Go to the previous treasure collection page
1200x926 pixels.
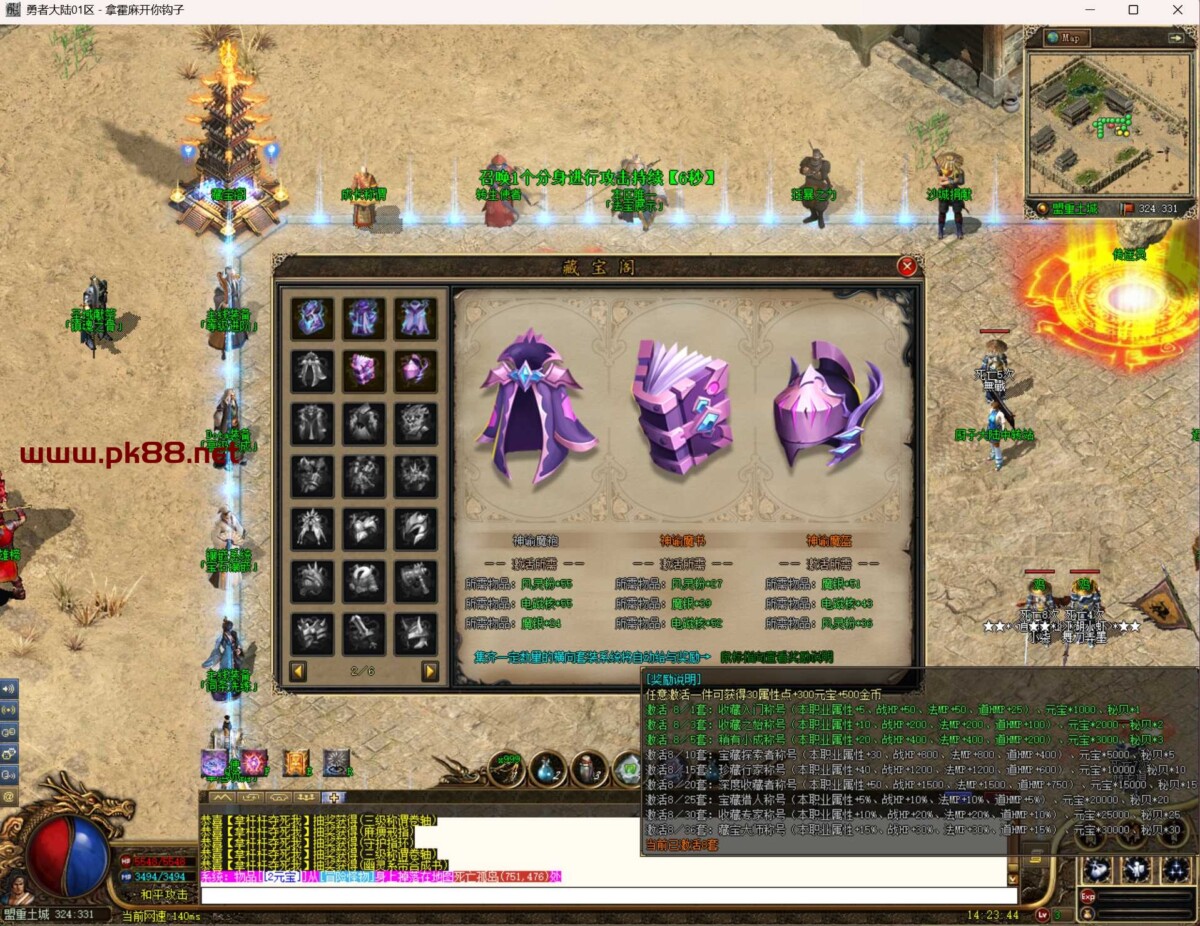pyautogui.click(x=298, y=671)
